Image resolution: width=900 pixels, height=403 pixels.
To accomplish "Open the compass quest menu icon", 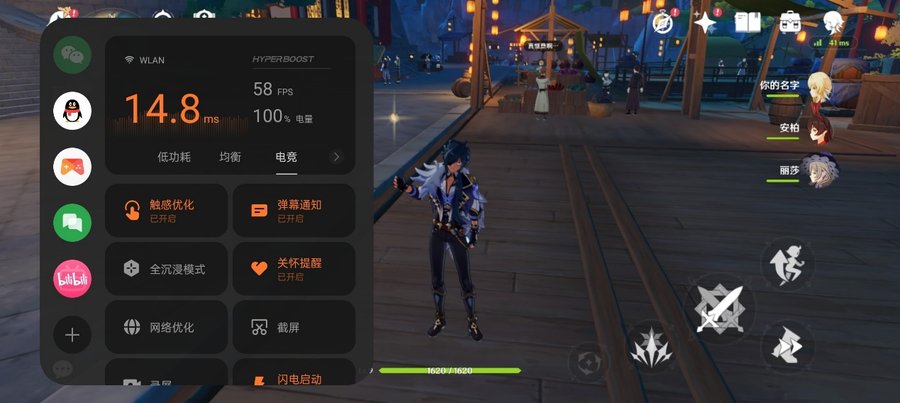I will 662,23.
